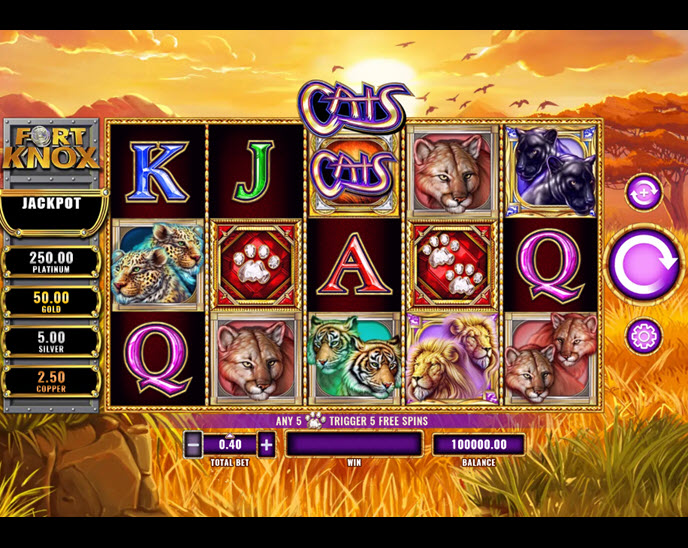Activate the small autoplay arrows button
This screenshot has width=688, height=548.
[x=643, y=192]
